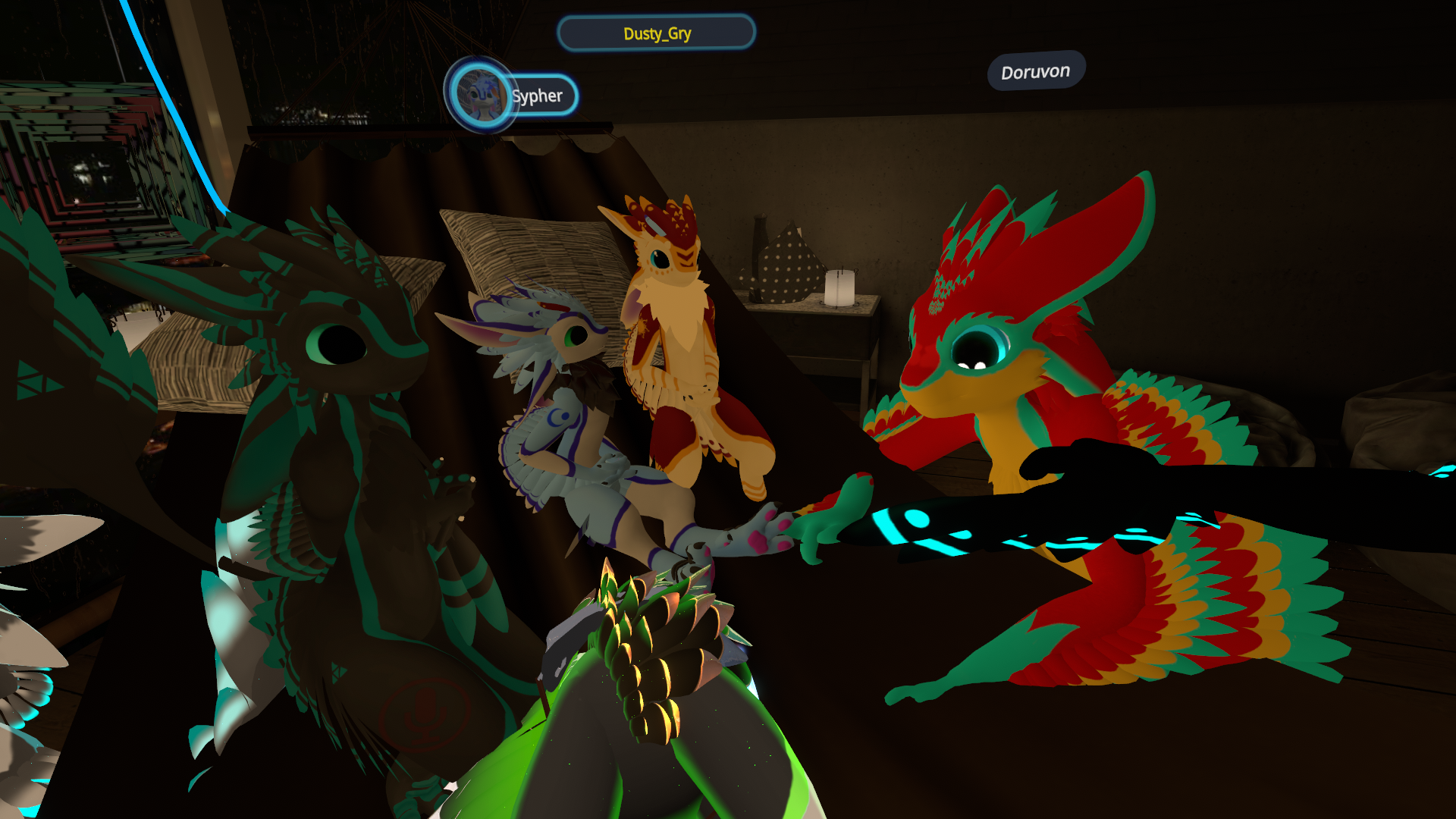Screen dimensions: 1456x819
Task: Open Sypher's round avatar thumbnail
Action: point(479,95)
